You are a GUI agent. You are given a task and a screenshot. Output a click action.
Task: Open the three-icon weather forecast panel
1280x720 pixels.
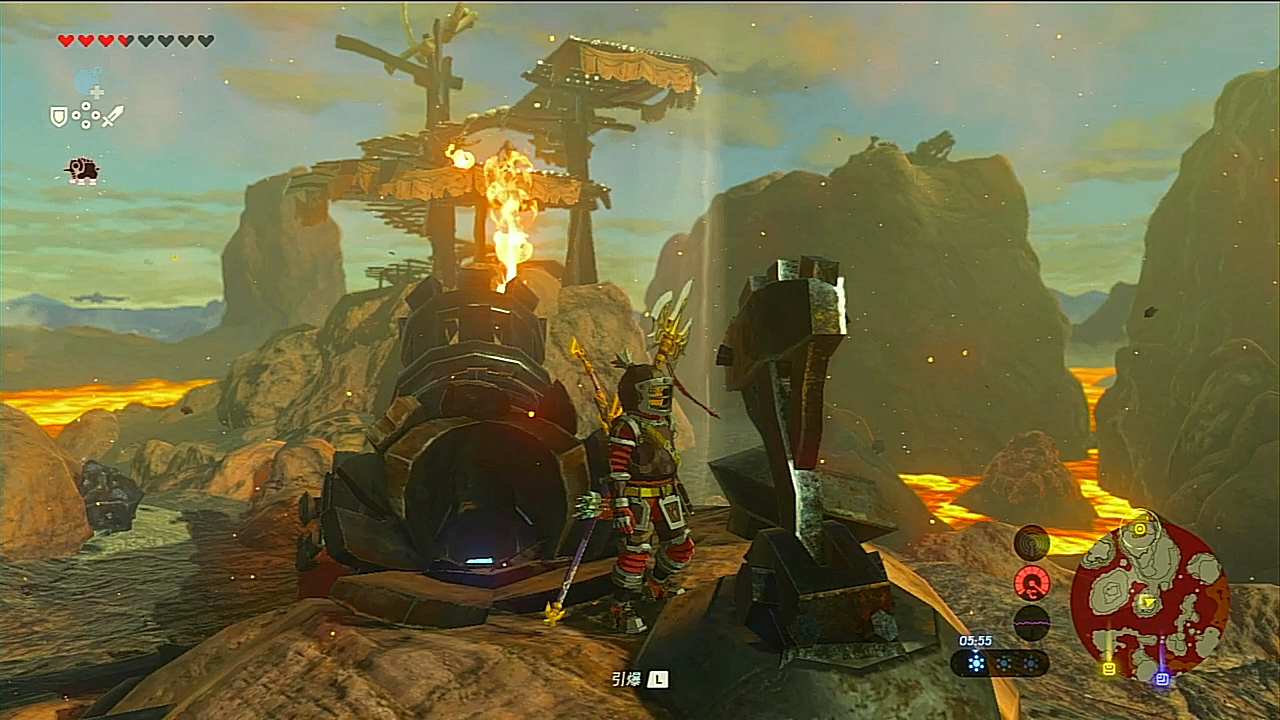pyautogui.click(x=1000, y=662)
